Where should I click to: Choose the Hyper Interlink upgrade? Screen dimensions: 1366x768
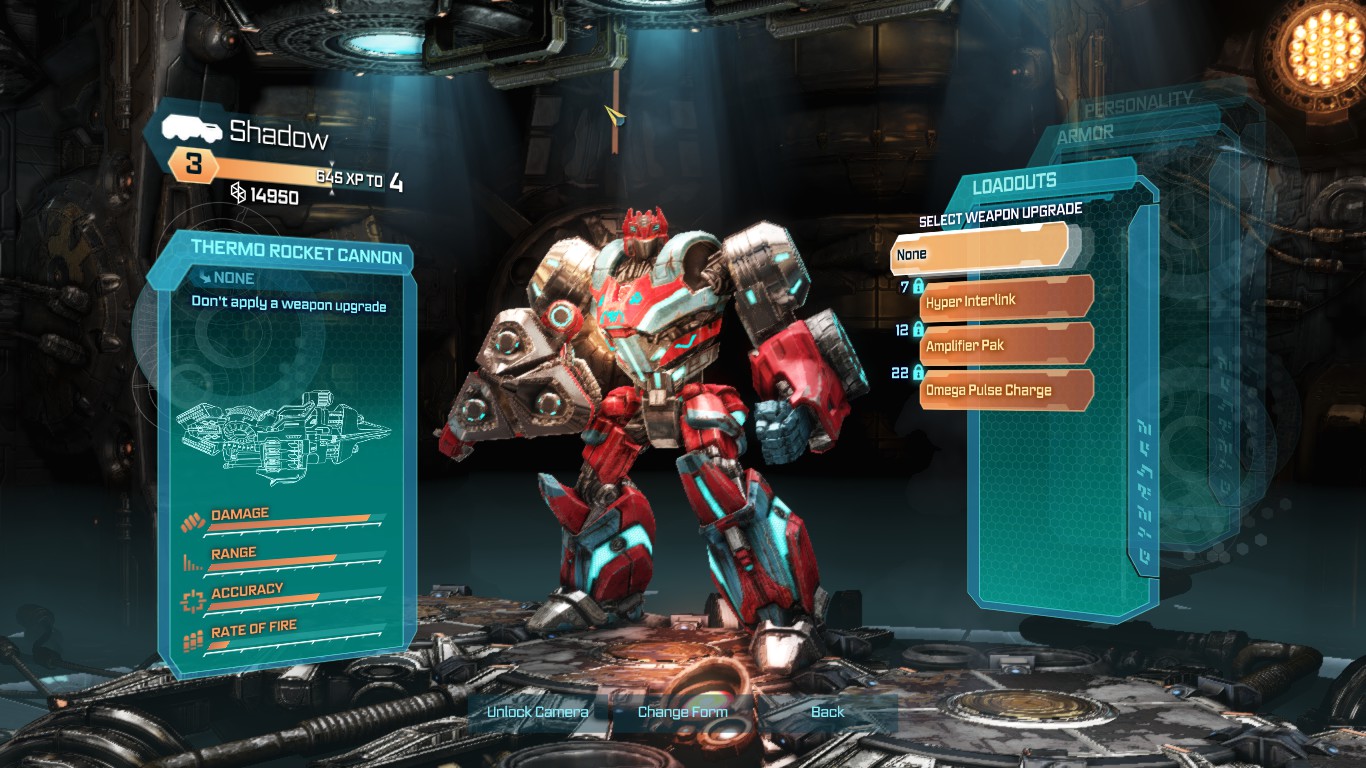pyautogui.click(x=1006, y=298)
